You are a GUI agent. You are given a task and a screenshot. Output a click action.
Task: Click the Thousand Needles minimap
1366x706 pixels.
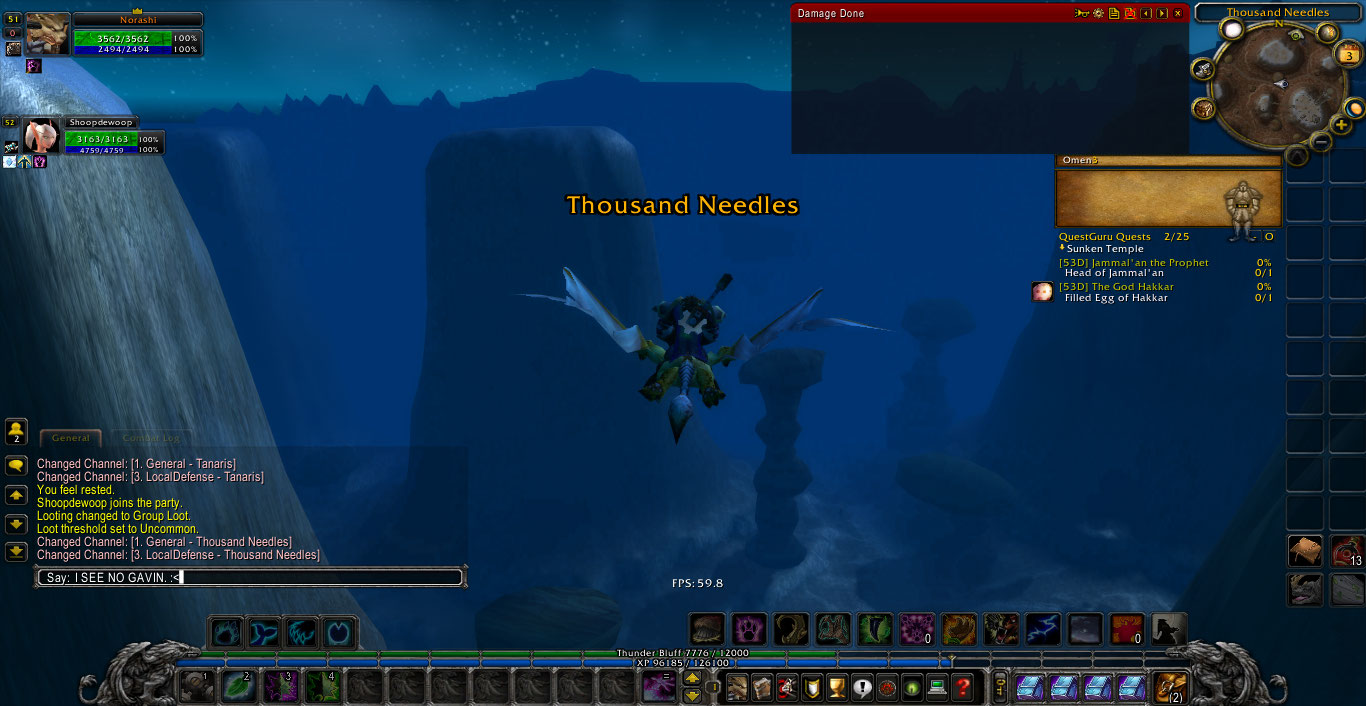pyautogui.click(x=1279, y=85)
